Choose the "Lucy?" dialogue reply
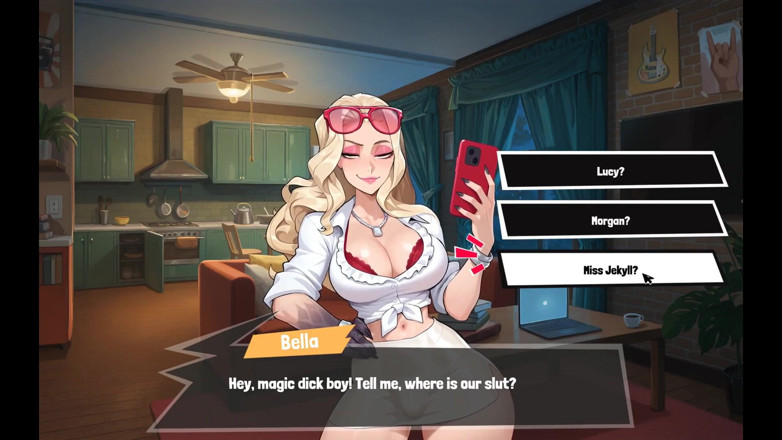The image size is (782, 440). 610,171
